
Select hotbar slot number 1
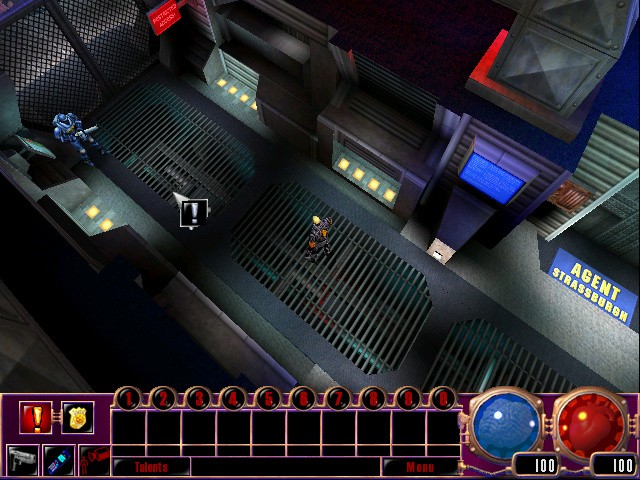[x=128, y=398]
